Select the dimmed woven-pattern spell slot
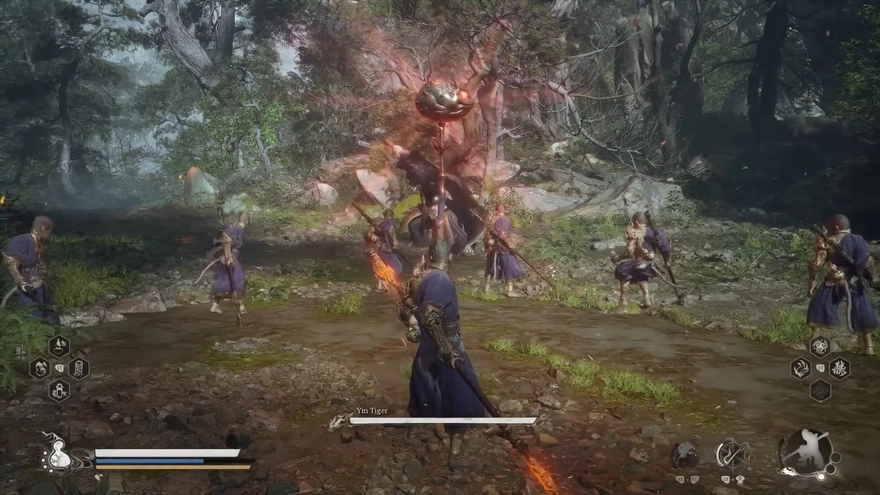The image size is (880, 495). 820,390
